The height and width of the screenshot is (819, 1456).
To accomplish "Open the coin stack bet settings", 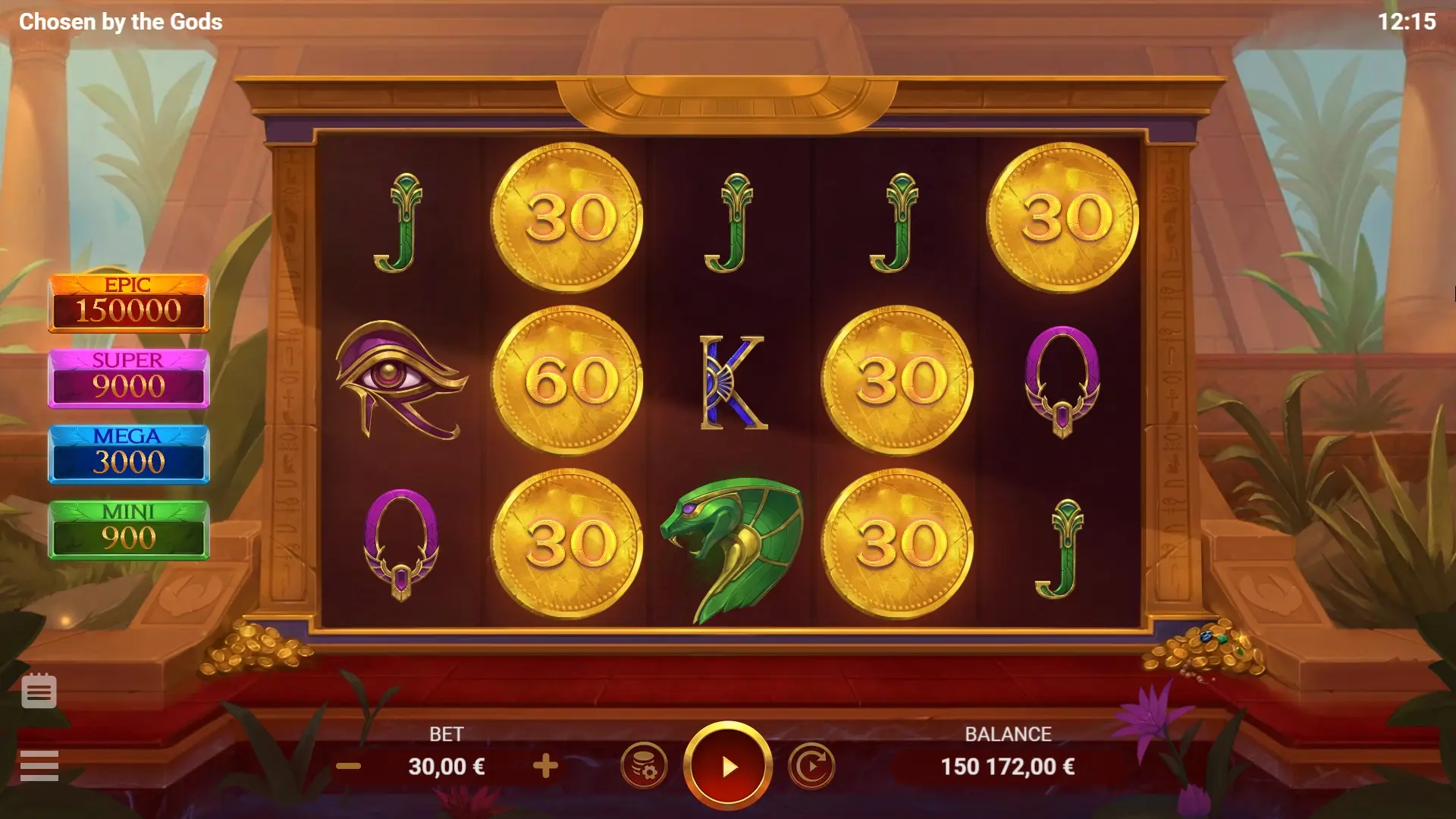I will click(x=644, y=766).
